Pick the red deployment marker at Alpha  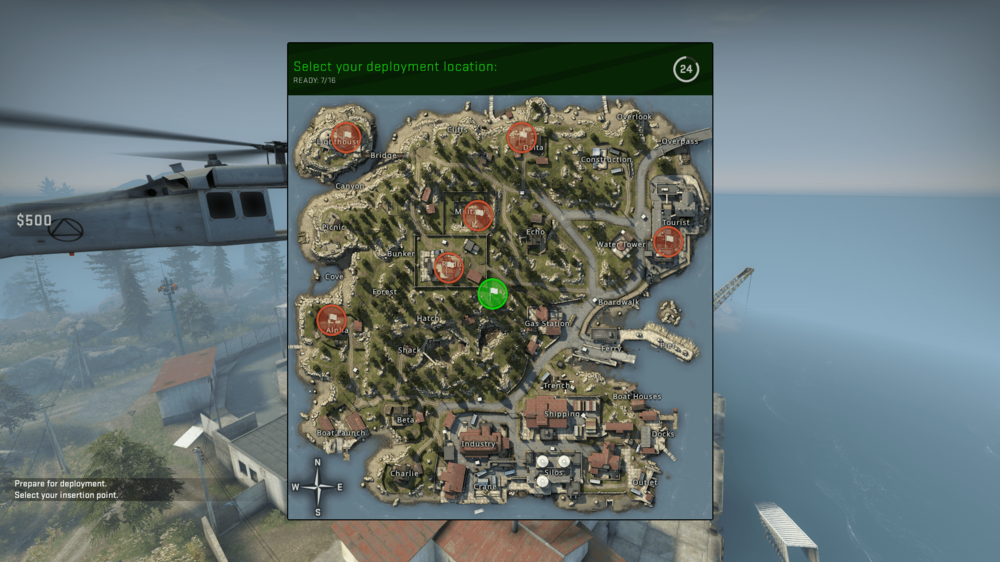point(331,320)
